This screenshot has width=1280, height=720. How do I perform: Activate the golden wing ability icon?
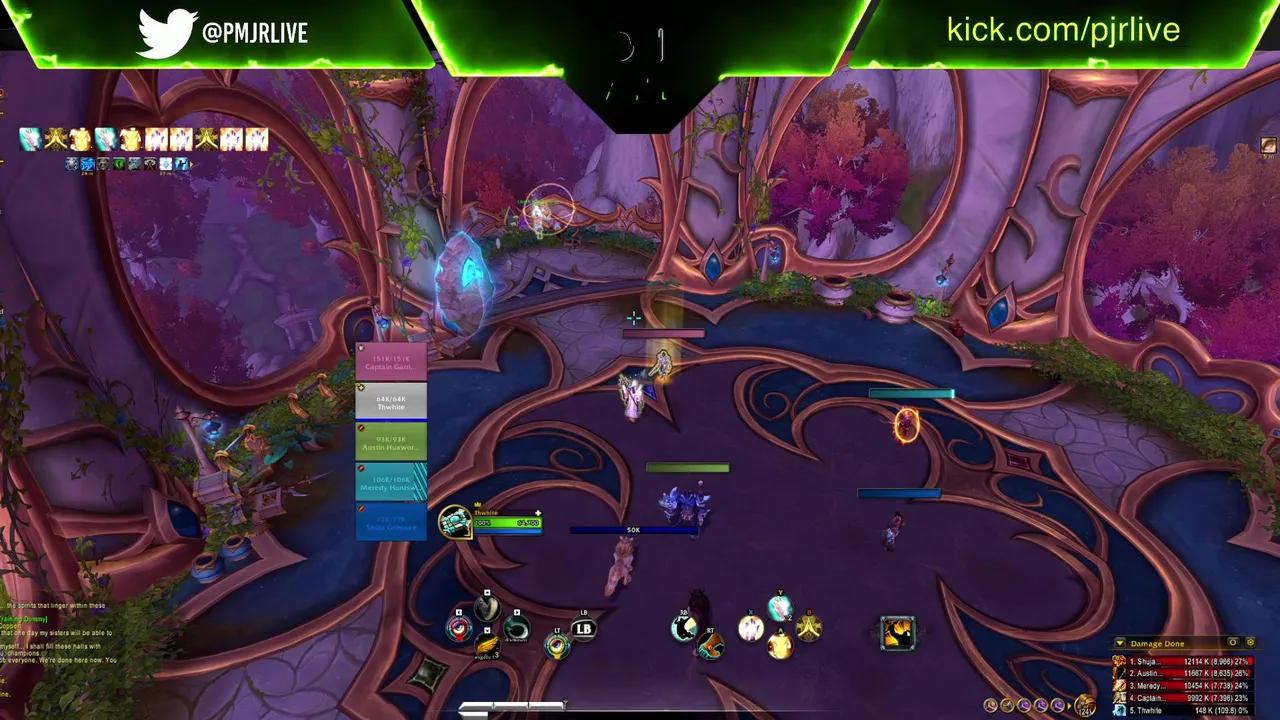[x=486, y=646]
